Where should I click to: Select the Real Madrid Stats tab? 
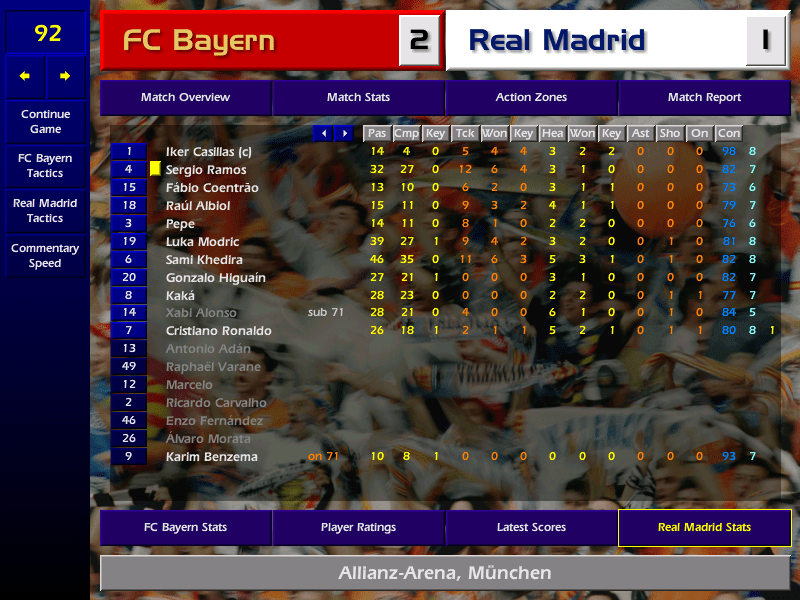click(704, 527)
